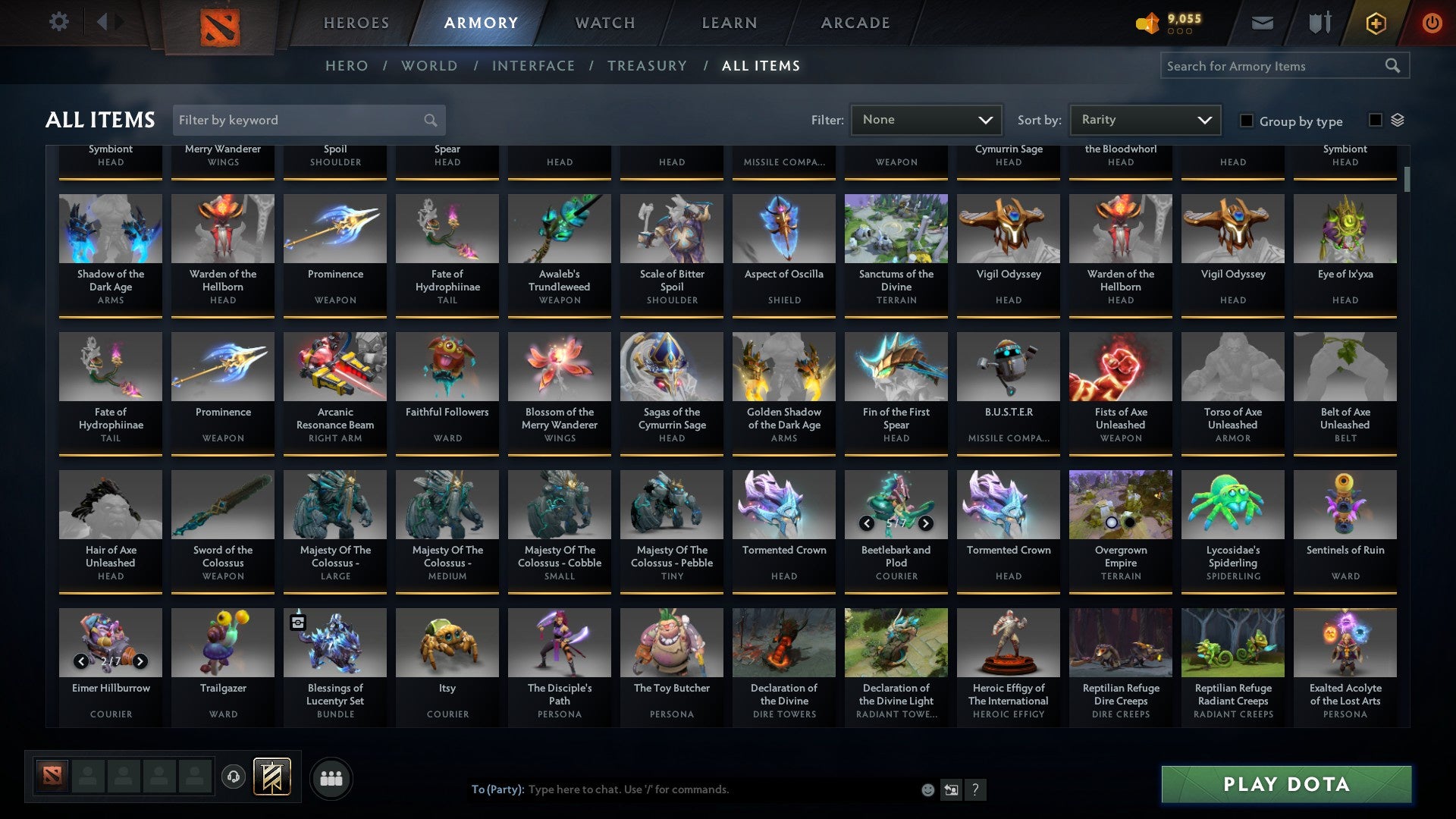The width and height of the screenshot is (1456, 819).
Task: Open the settings gear icon
Action: [x=58, y=22]
